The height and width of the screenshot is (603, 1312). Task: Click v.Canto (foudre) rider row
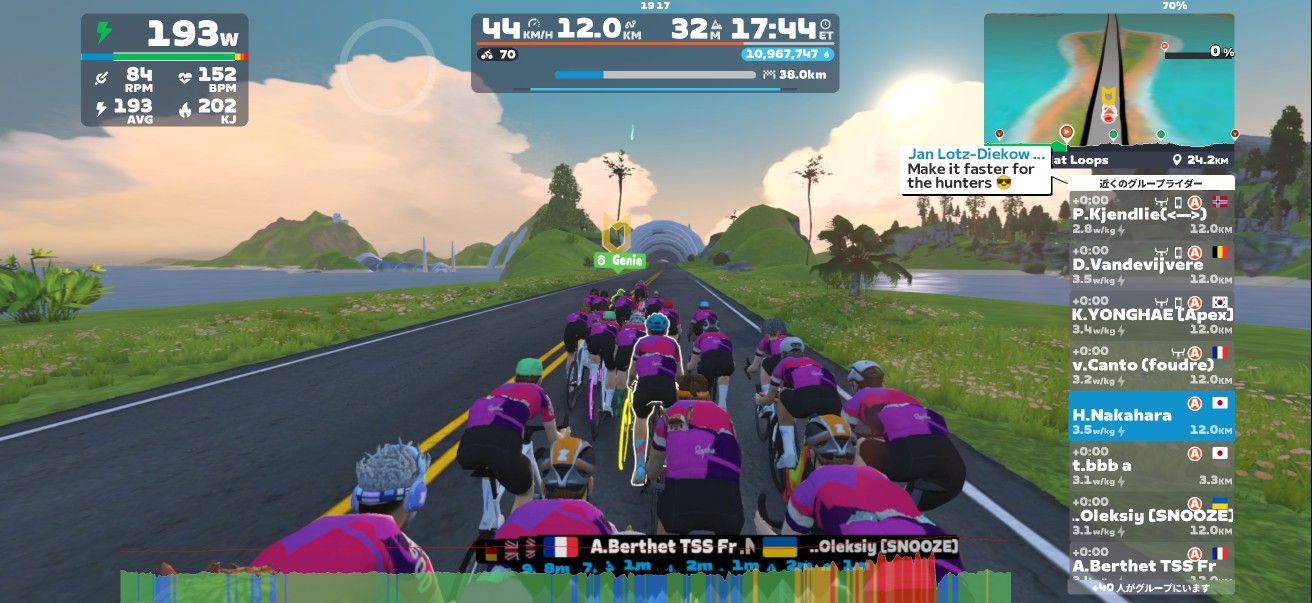pyautogui.click(x=1151, y=365)
